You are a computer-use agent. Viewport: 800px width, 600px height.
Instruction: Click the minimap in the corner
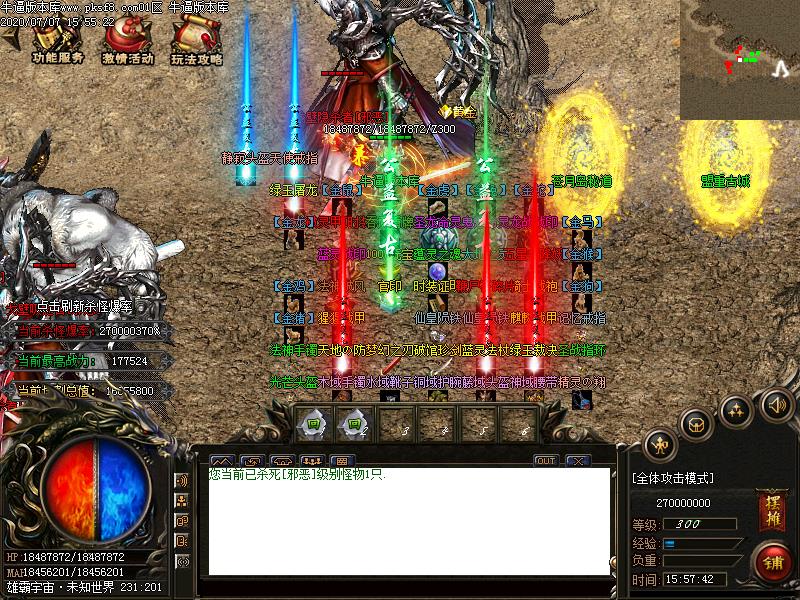tap(739, 59)
